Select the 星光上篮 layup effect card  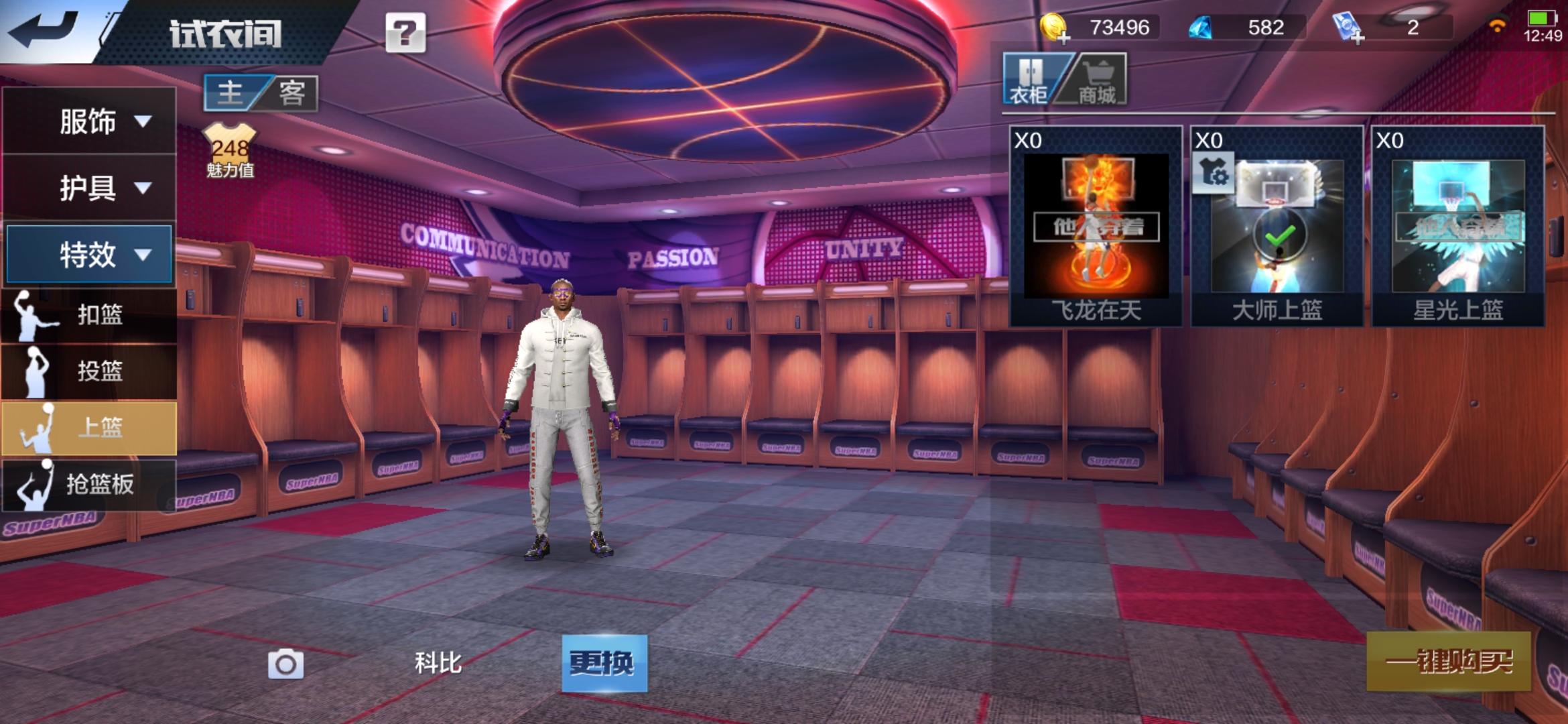click(x=1458, y=227)
